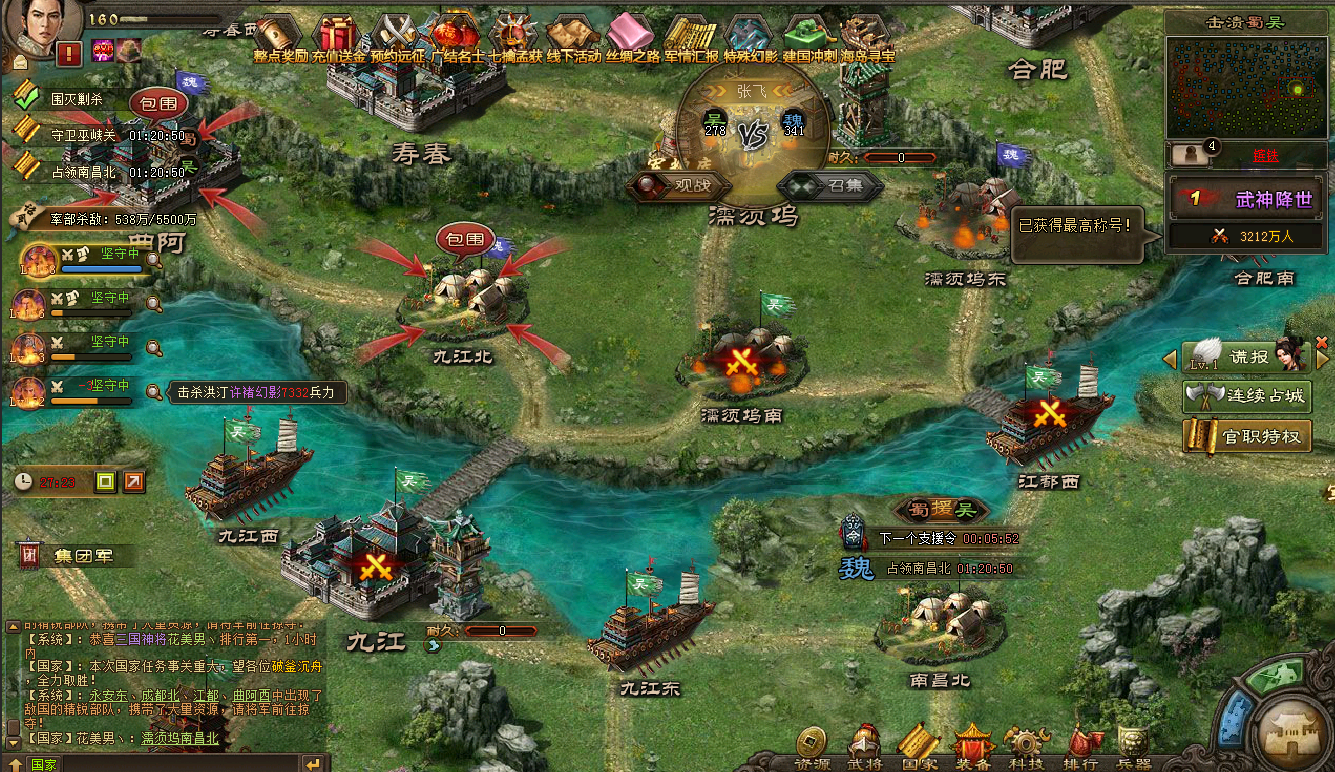Open the 充值送金 red gift box
The height and width of the screenshot is (772, 1335).
click(339, 36)
